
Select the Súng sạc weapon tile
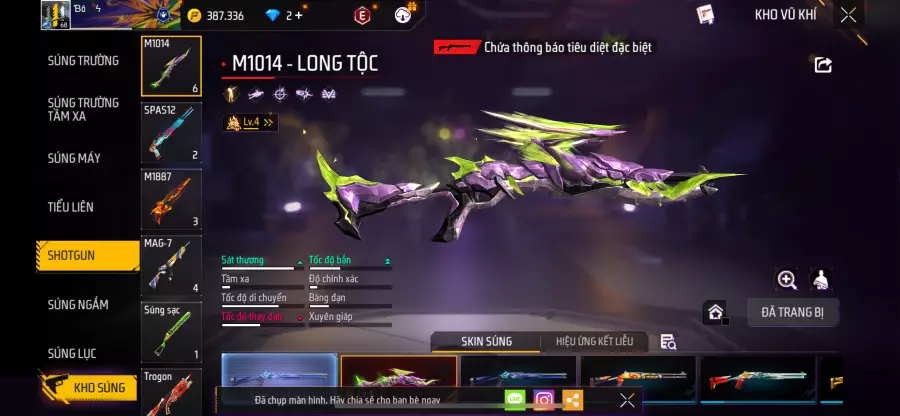(171, 332)
